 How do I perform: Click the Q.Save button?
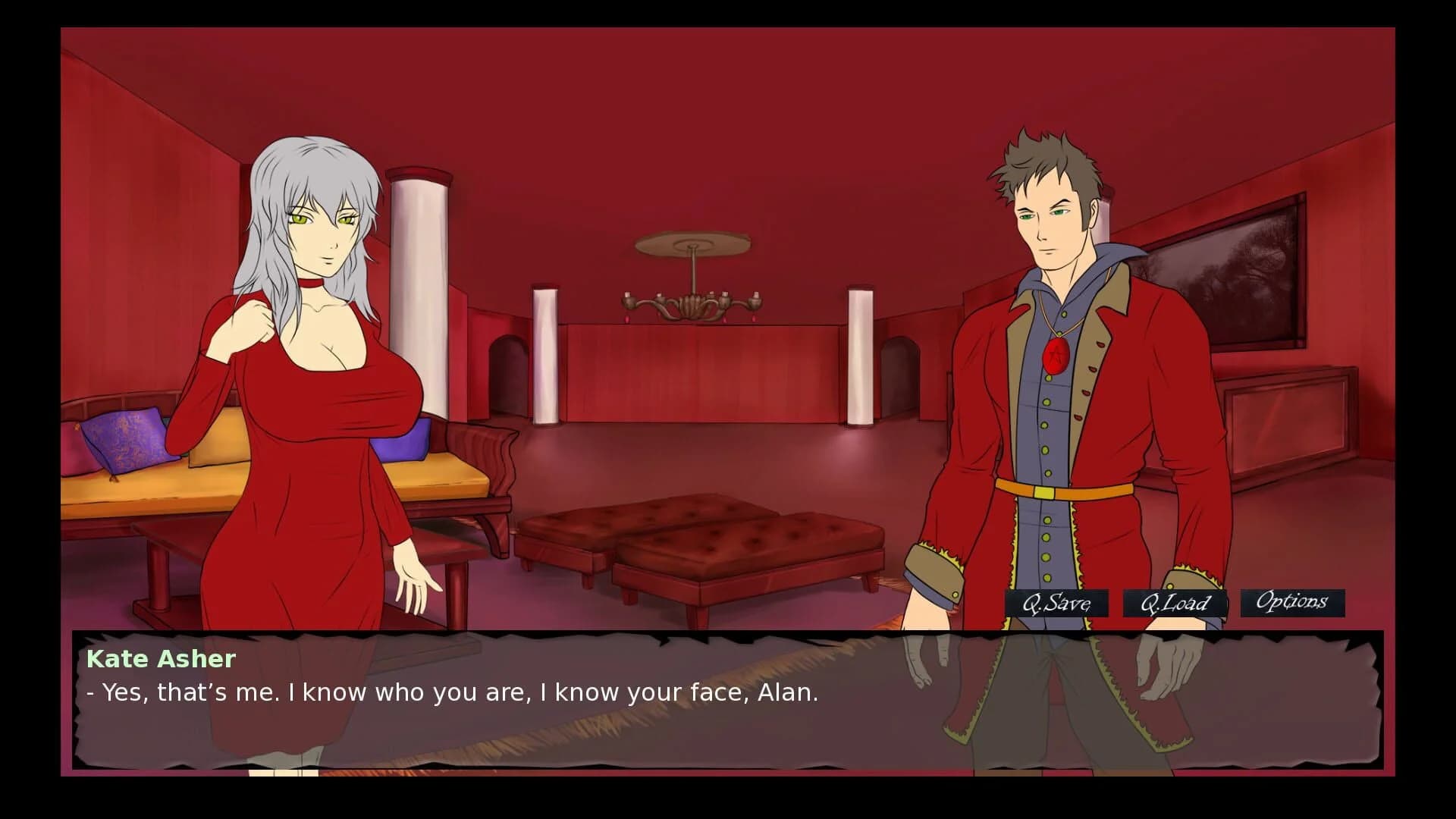click(1056, 603)
